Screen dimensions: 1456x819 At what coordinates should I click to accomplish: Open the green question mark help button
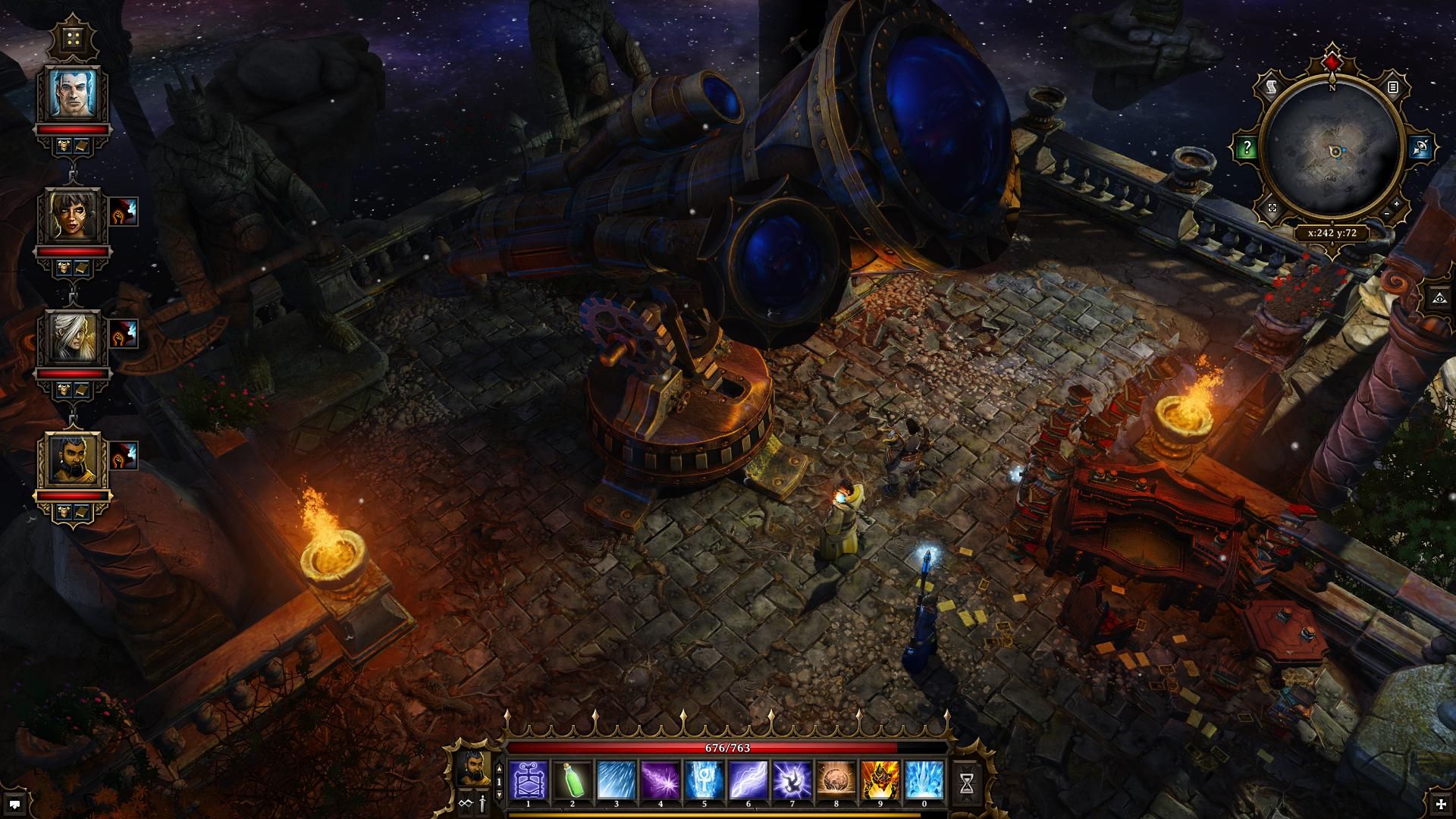[x=1247, y=148]
